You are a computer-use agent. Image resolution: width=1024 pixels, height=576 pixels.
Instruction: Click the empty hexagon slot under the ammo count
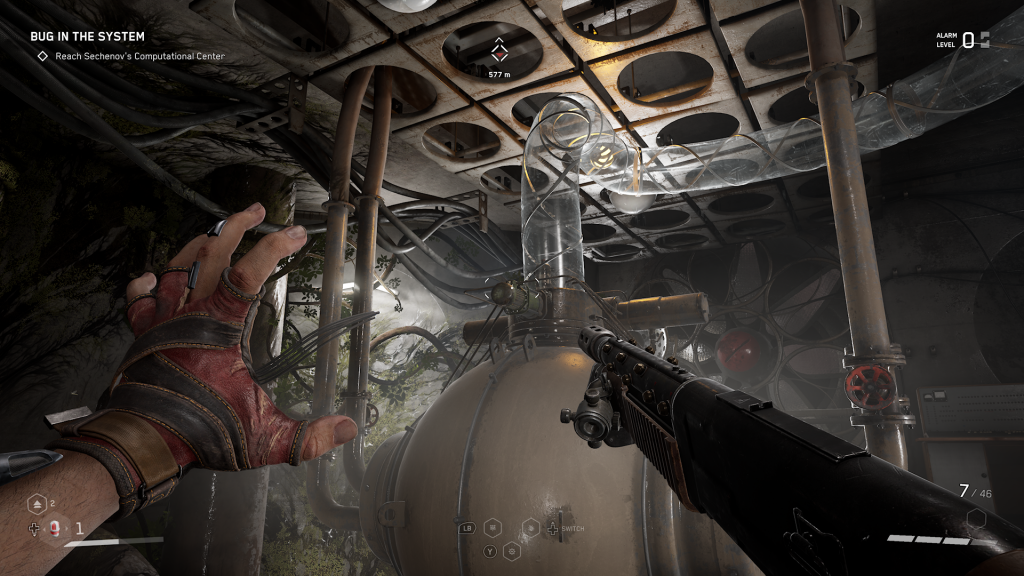[x=976, y=520]
